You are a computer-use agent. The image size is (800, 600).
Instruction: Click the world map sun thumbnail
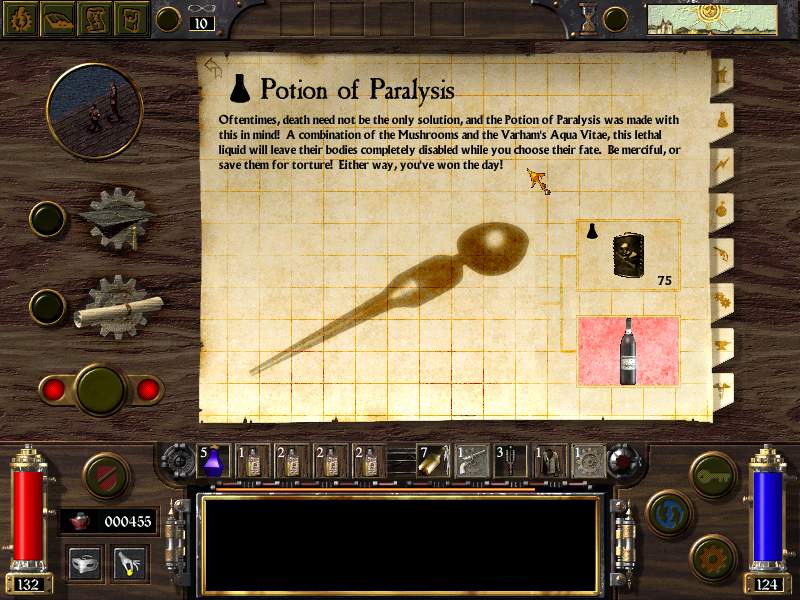pos(711,18)
